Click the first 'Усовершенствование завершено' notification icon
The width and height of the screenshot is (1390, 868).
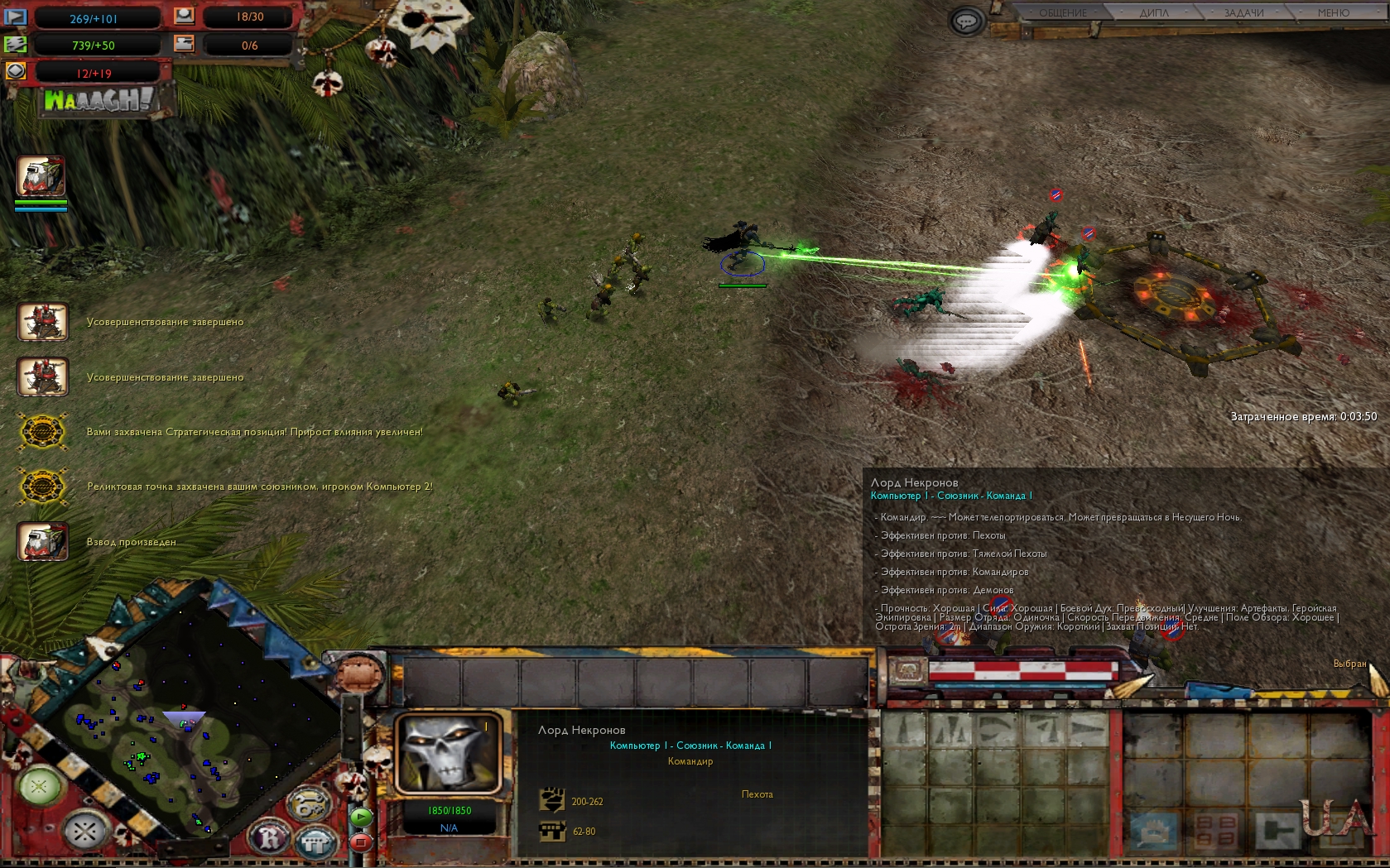click(x=42, y=322)
